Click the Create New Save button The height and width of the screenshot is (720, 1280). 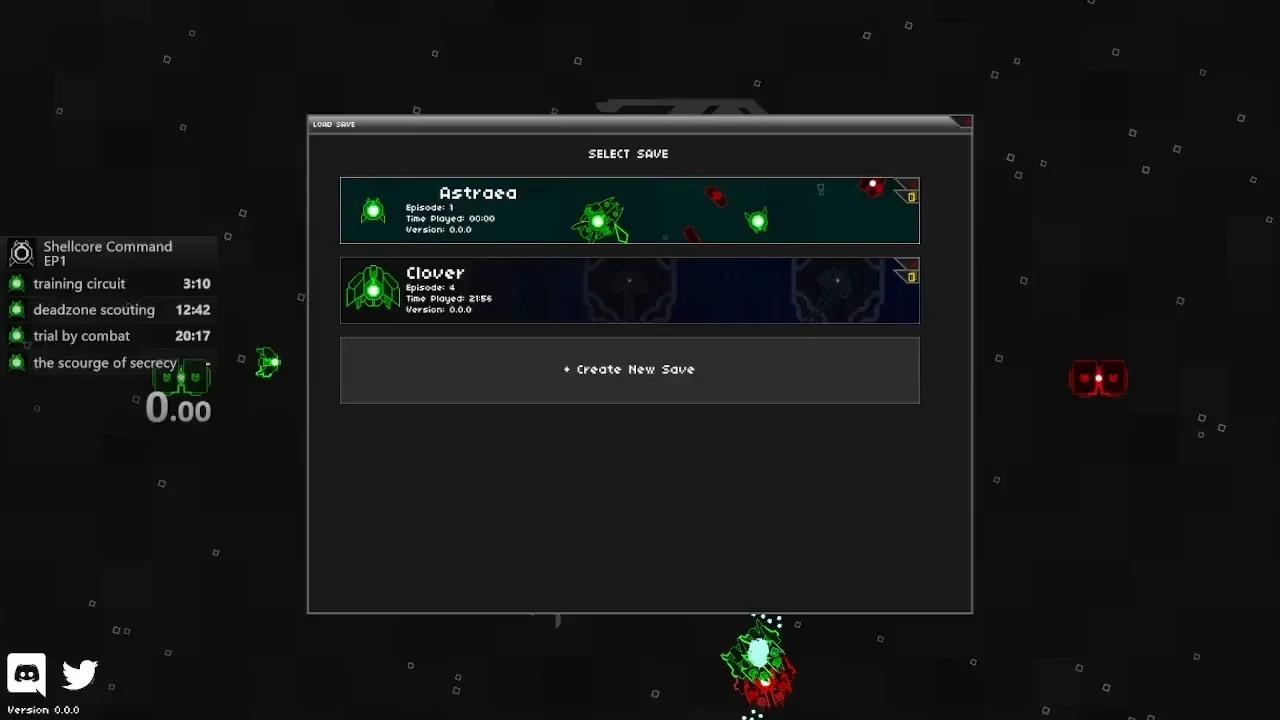point(629,369)
